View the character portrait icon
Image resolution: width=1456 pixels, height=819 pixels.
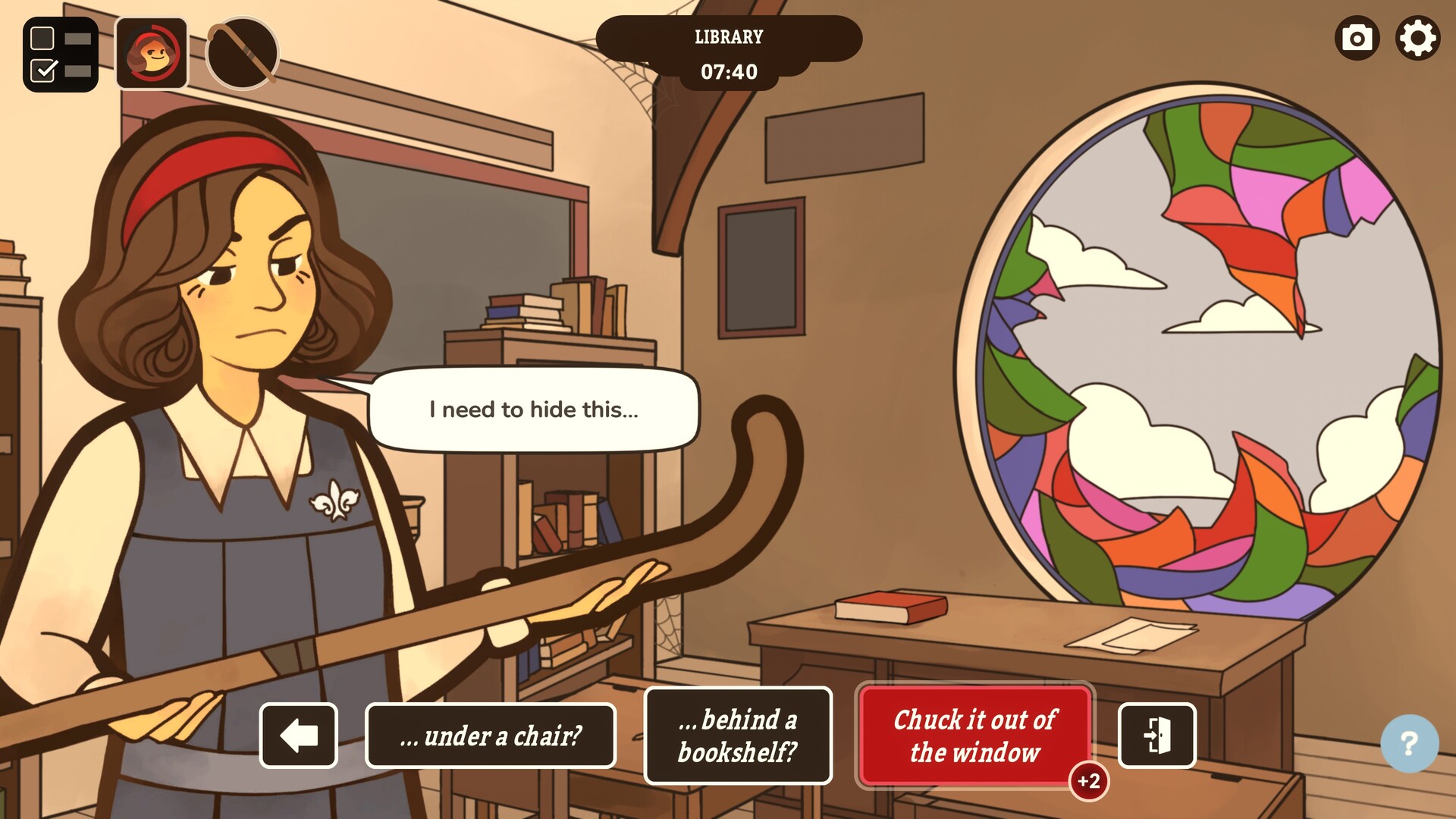pyautogui.click(x=150, y=52)
